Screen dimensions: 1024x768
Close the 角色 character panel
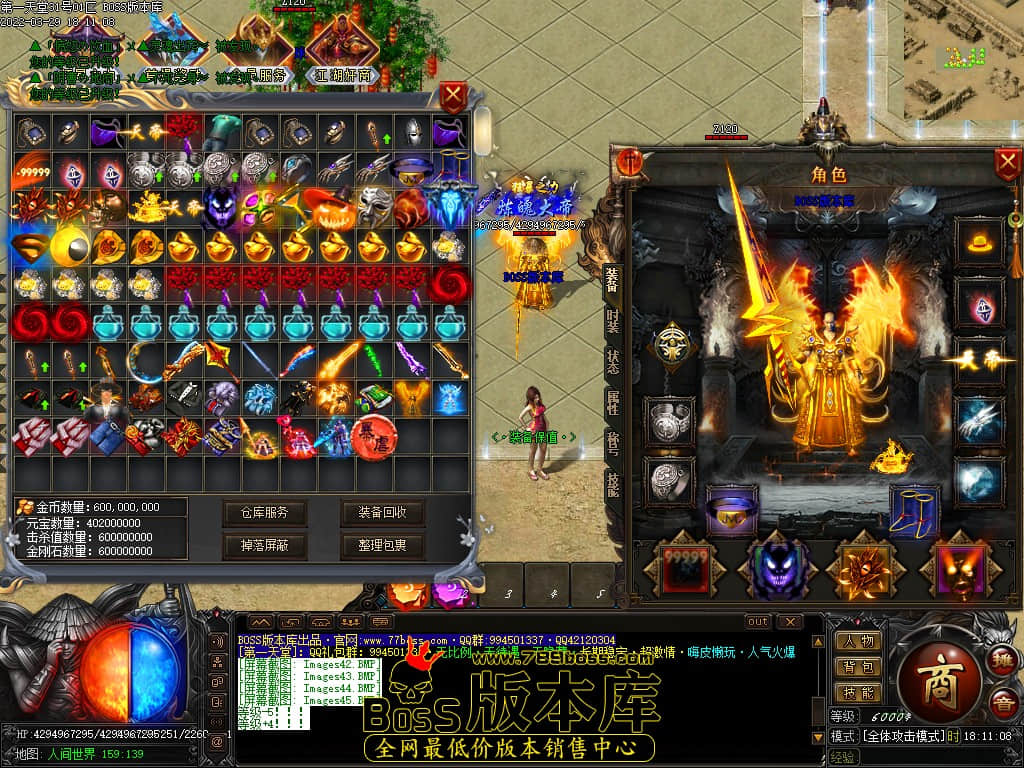point(1007,164)
